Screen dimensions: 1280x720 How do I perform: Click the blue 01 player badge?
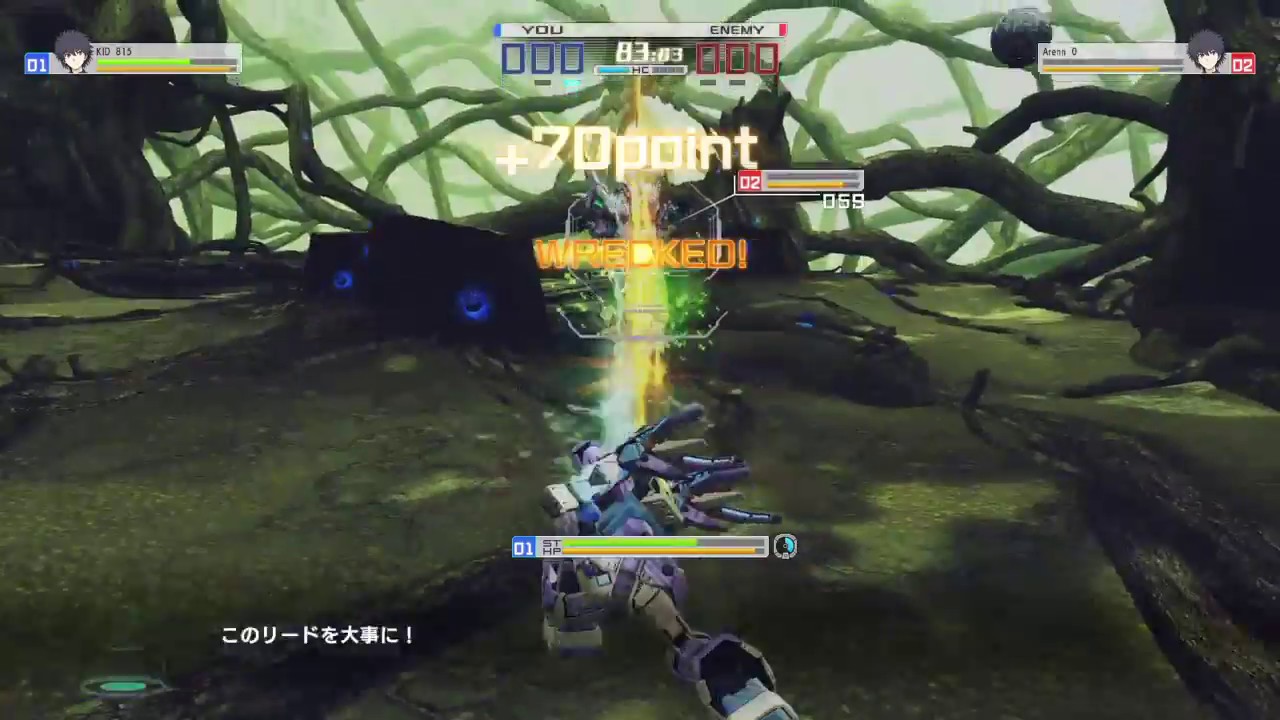37,65
